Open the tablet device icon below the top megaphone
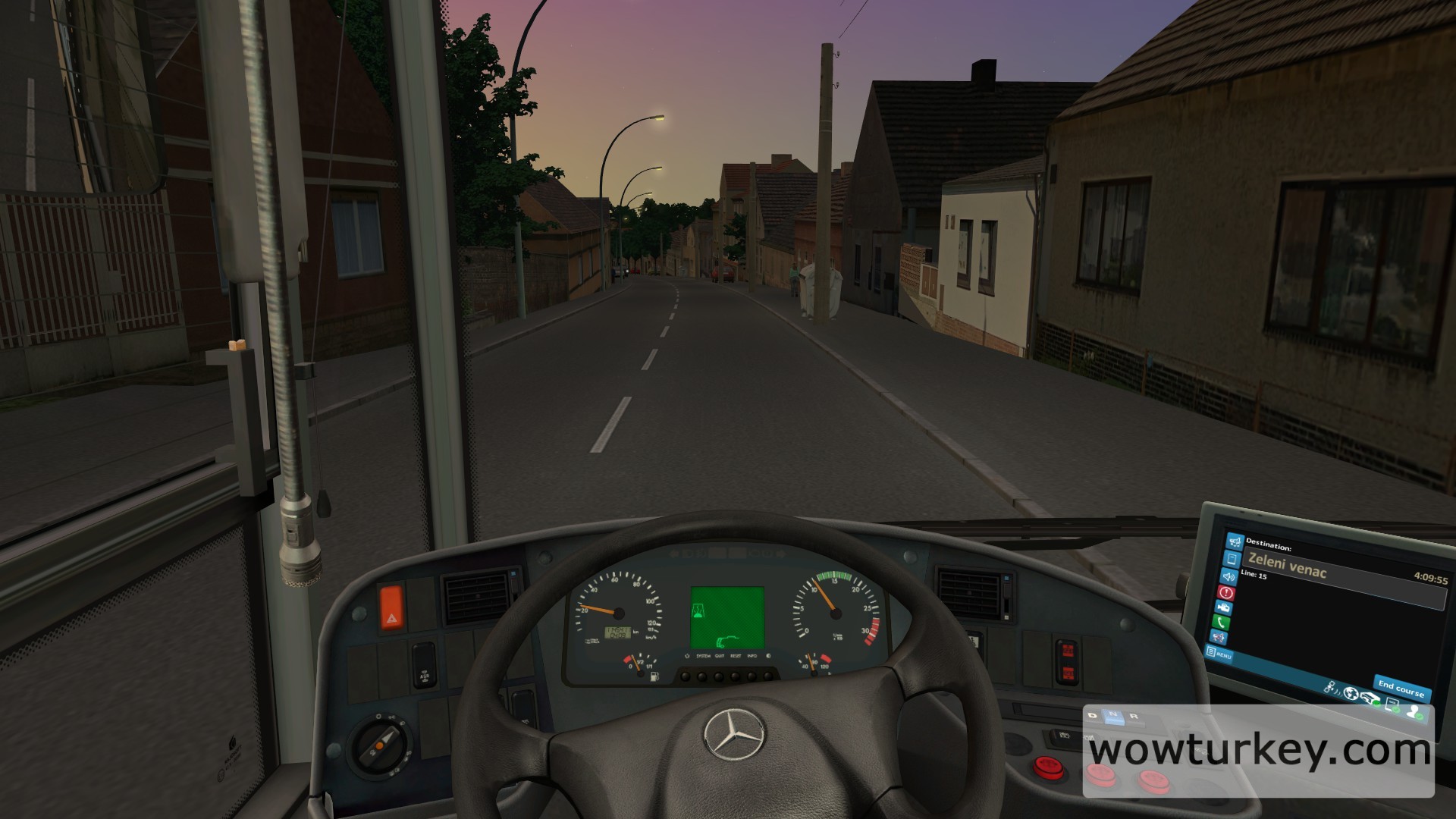This screenshot has height=819, width=1456. (x=1231, y=559)
